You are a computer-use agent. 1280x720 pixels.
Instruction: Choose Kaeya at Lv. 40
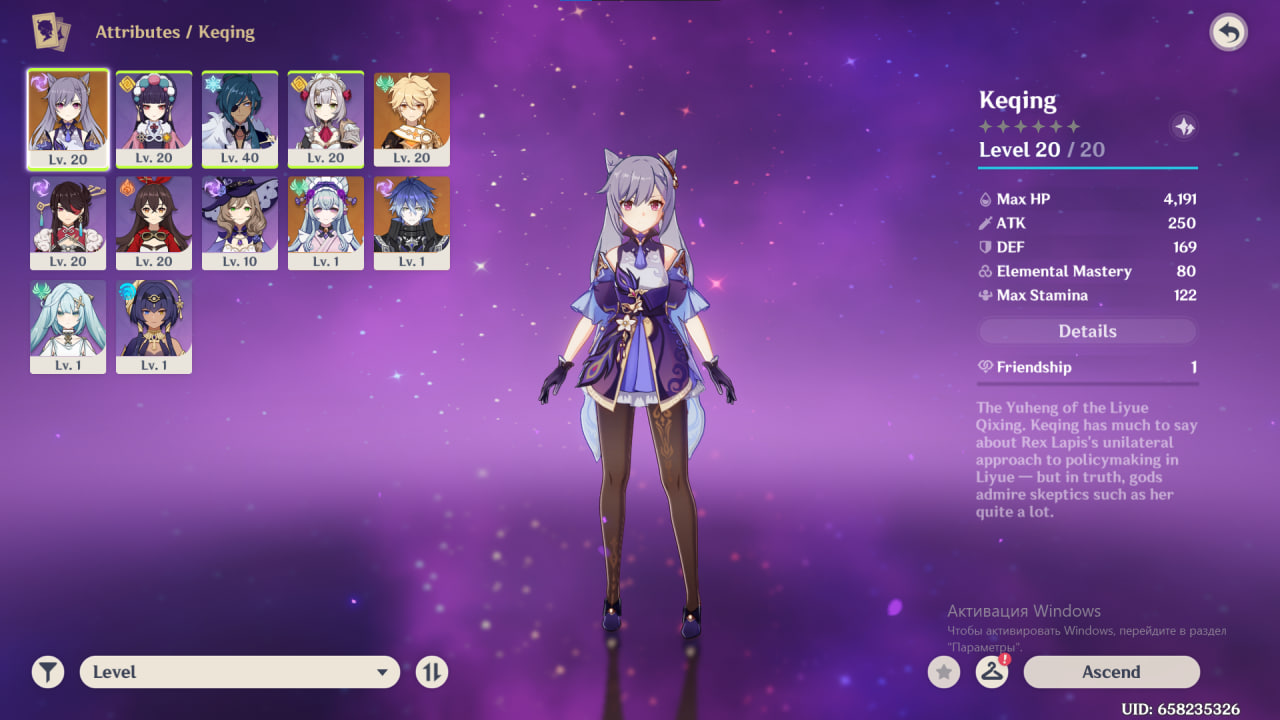pyautogui.click(x=240, y=118)
